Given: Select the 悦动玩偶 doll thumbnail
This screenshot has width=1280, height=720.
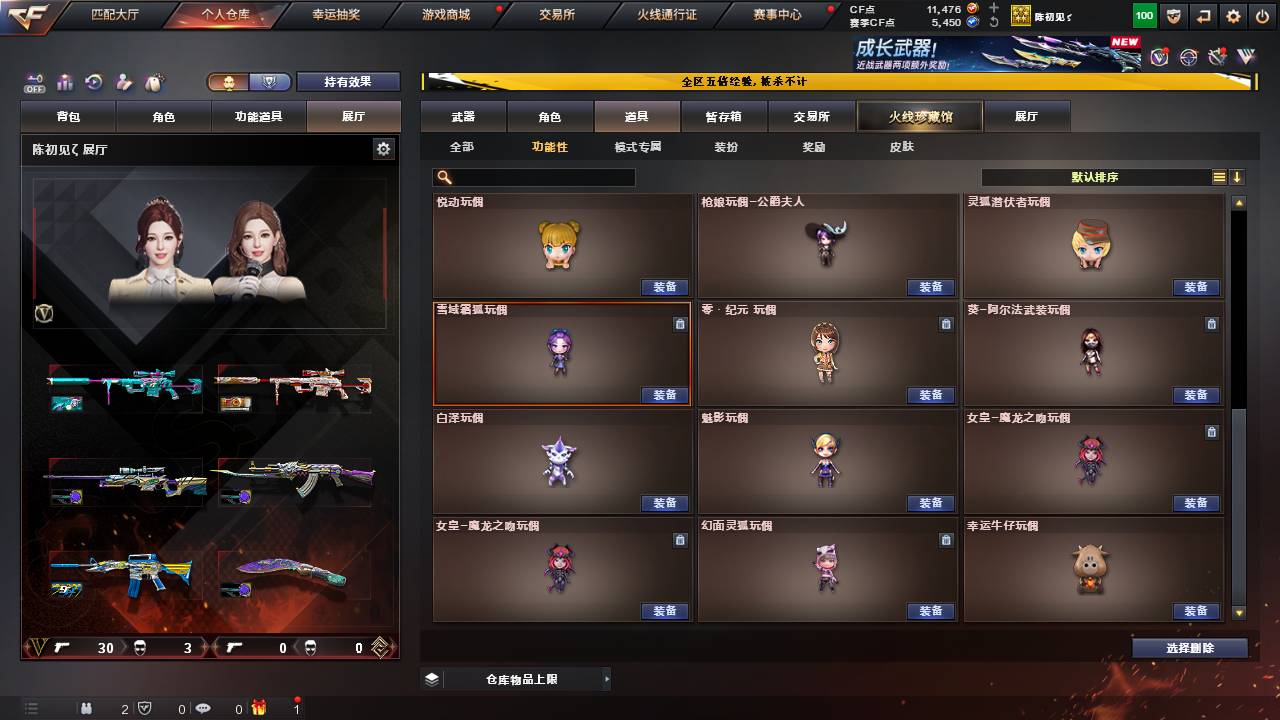Looking at the screenshot, I should coord(562,243).
